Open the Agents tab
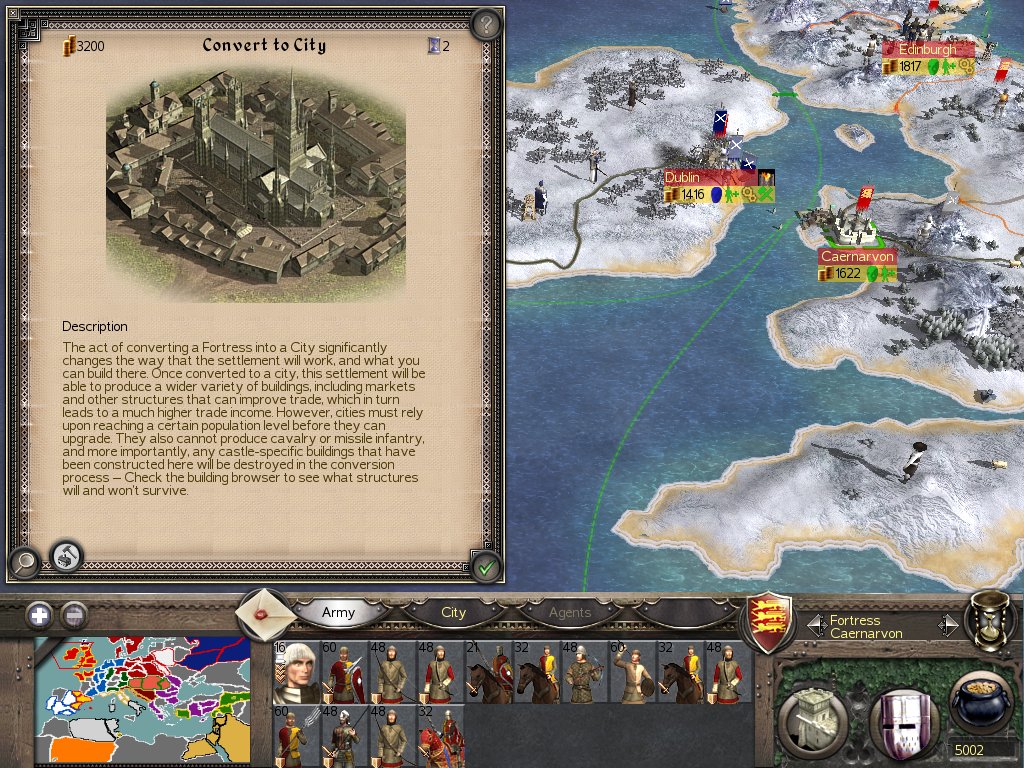 (x=570, y=612)
